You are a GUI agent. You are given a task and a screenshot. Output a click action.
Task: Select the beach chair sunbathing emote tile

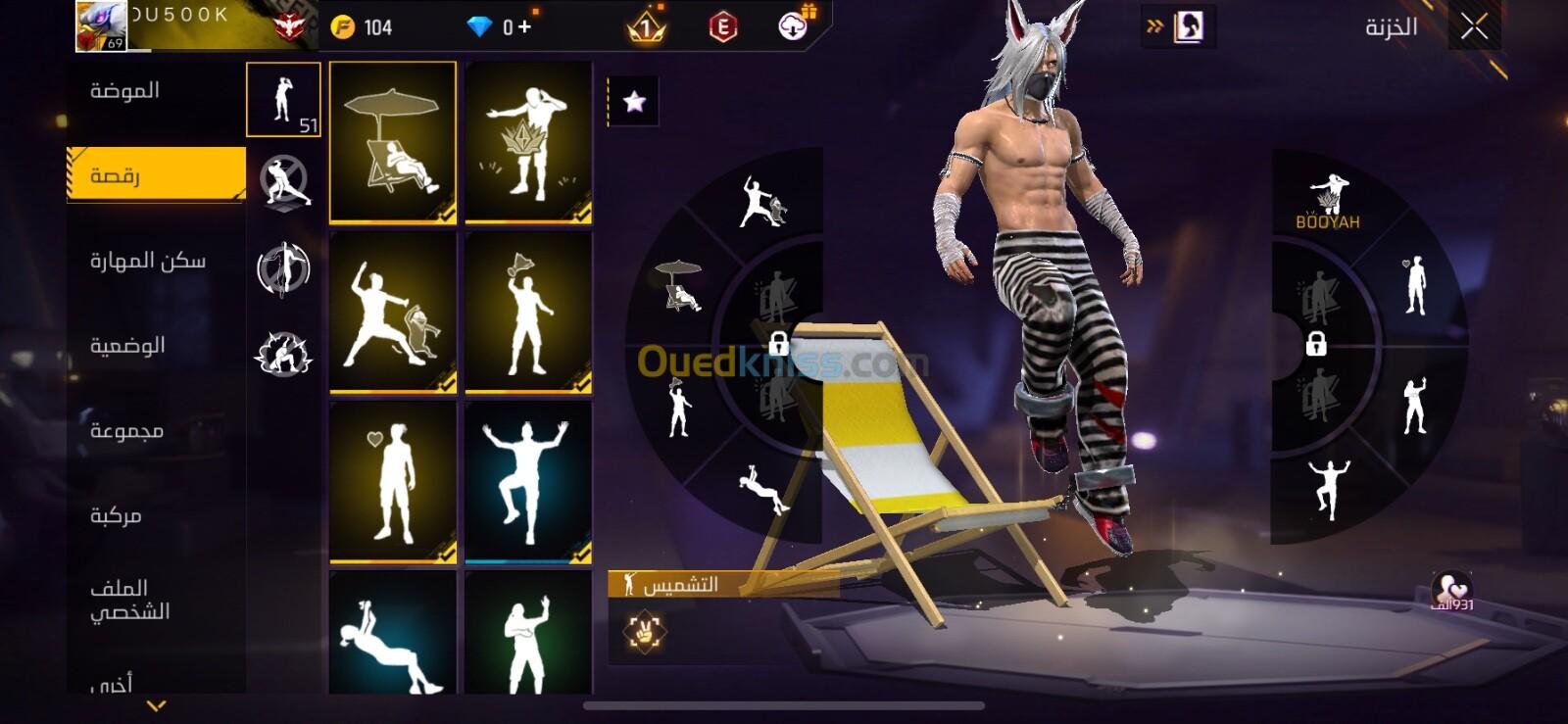click(x=393, y=142)
